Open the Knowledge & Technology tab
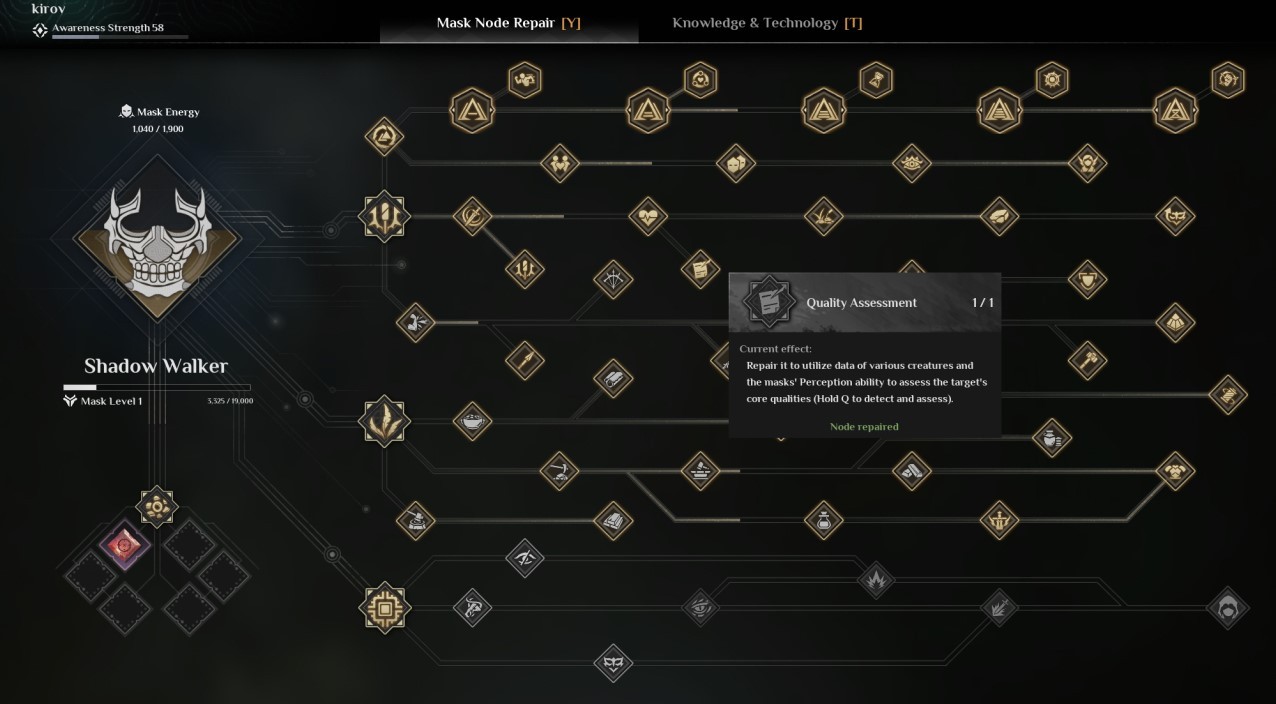 (x=766, y=23)
